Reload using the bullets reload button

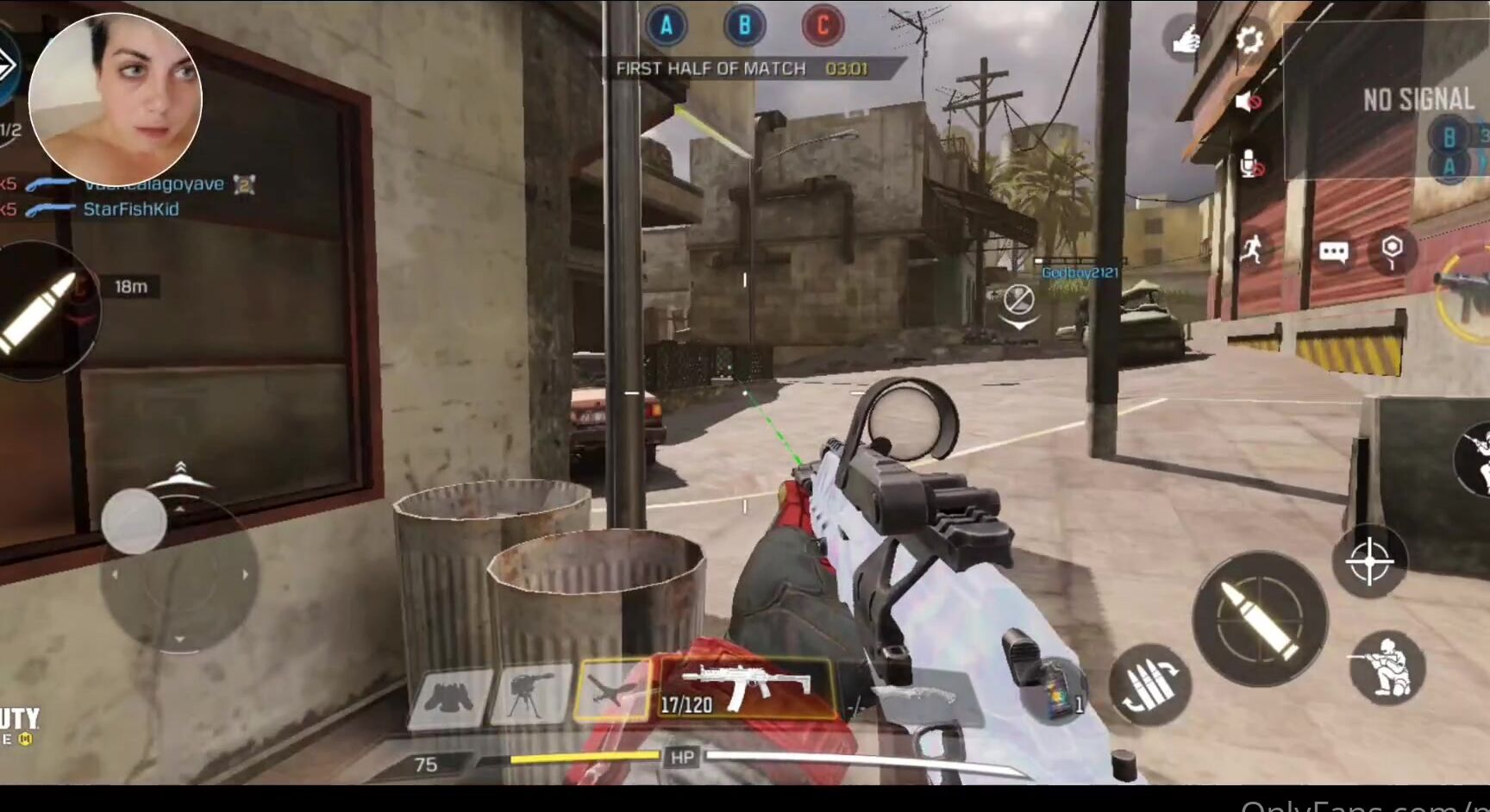1149,685
